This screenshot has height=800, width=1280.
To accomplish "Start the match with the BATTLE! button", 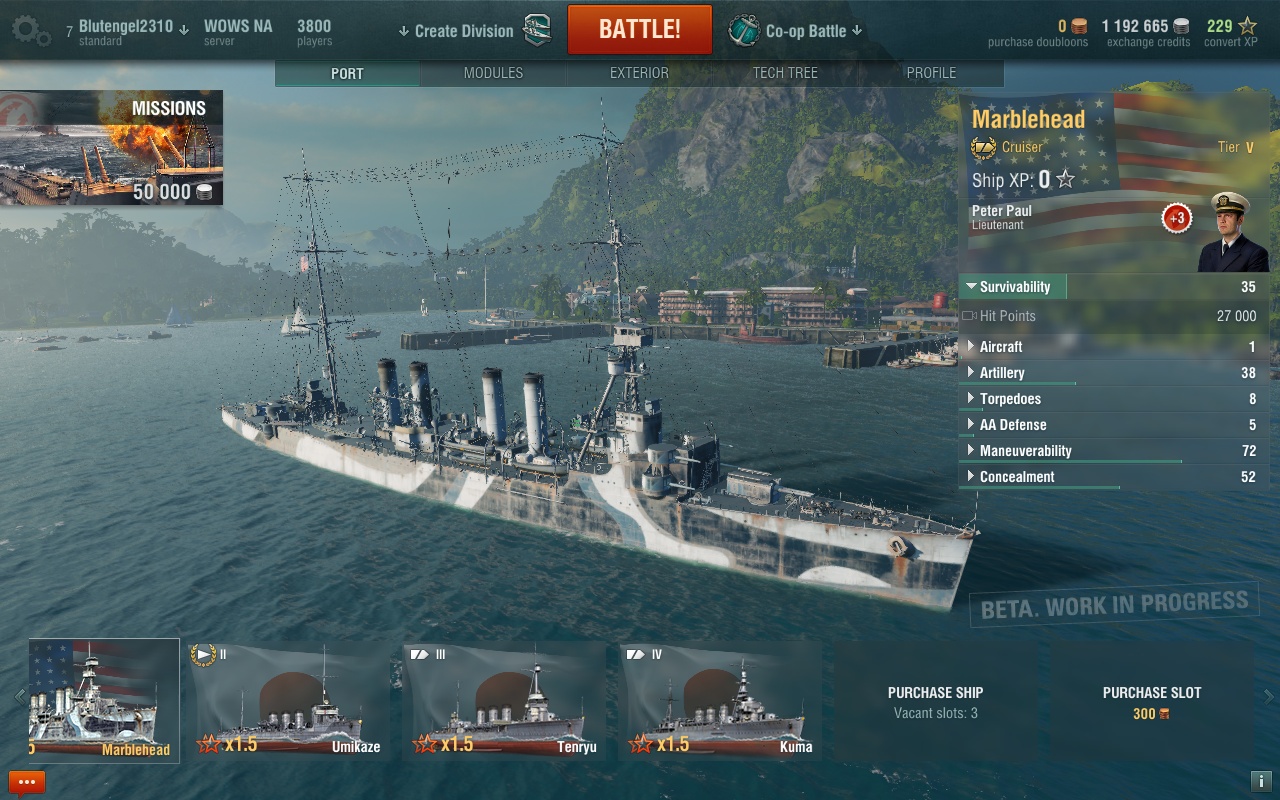I will coord(639,30).
